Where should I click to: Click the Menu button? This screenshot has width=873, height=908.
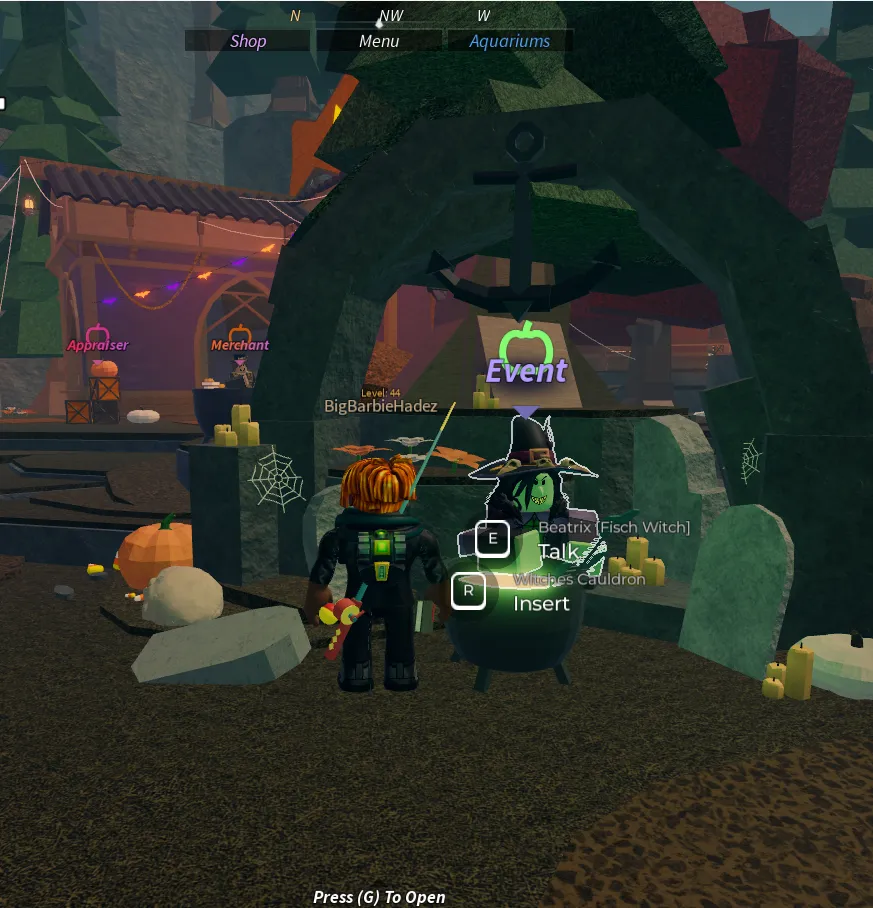[x=379, y=41]
